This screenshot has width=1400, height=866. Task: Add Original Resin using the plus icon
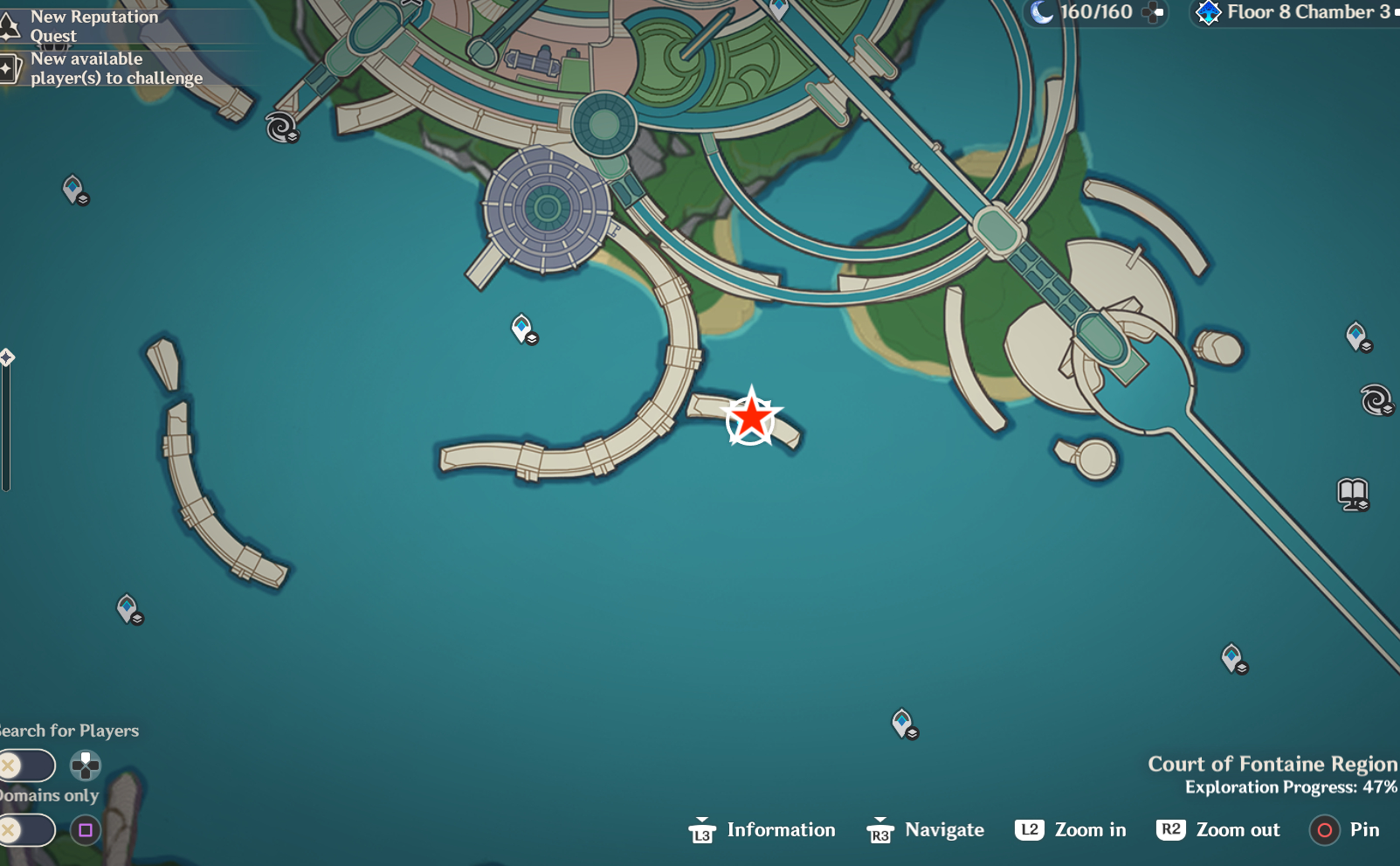(x=1154, y=12)
